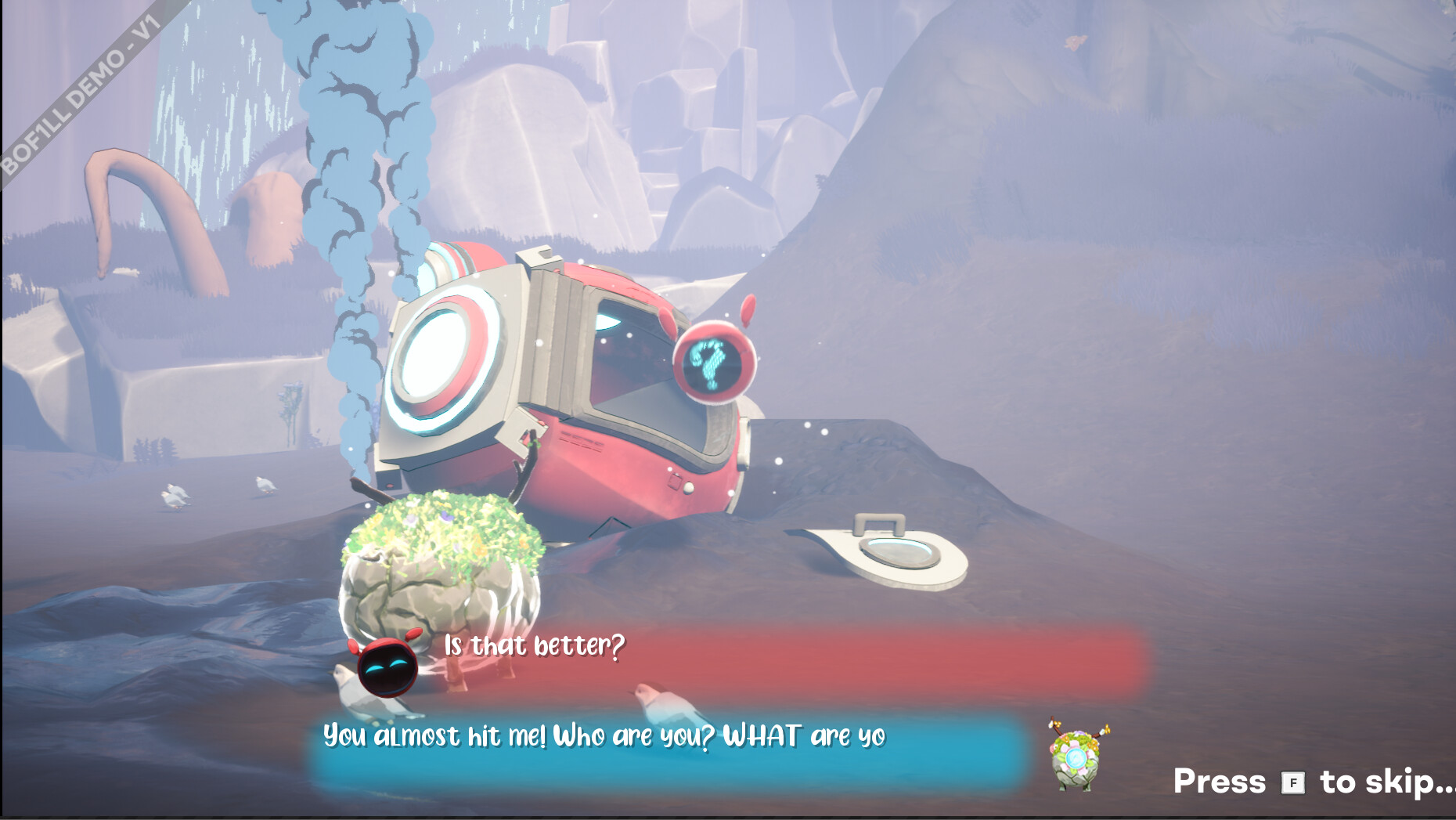This screenshot has height=820, width=1456.
Task: Select the floating robot companion near the pod
Action: pos(715,363)
